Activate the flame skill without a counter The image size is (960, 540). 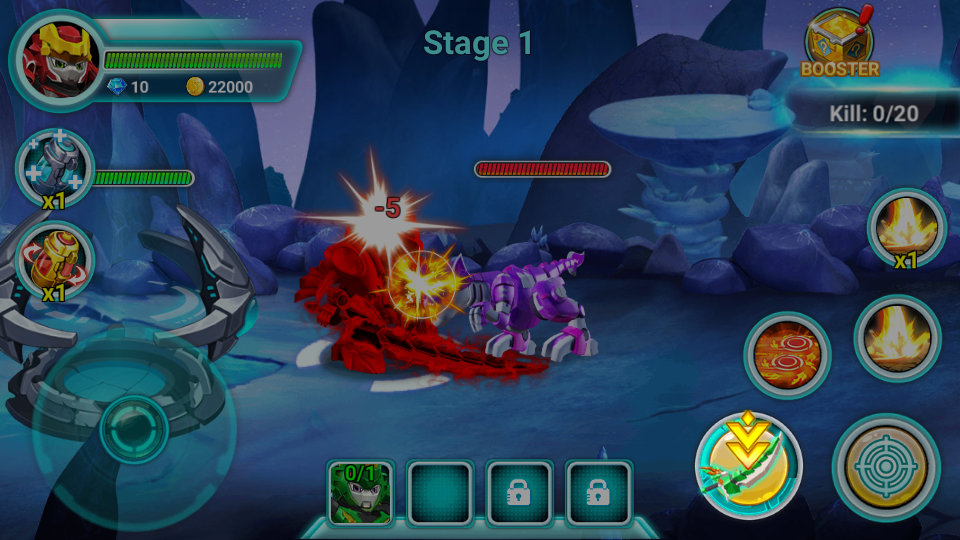click(x=897, y=338)
